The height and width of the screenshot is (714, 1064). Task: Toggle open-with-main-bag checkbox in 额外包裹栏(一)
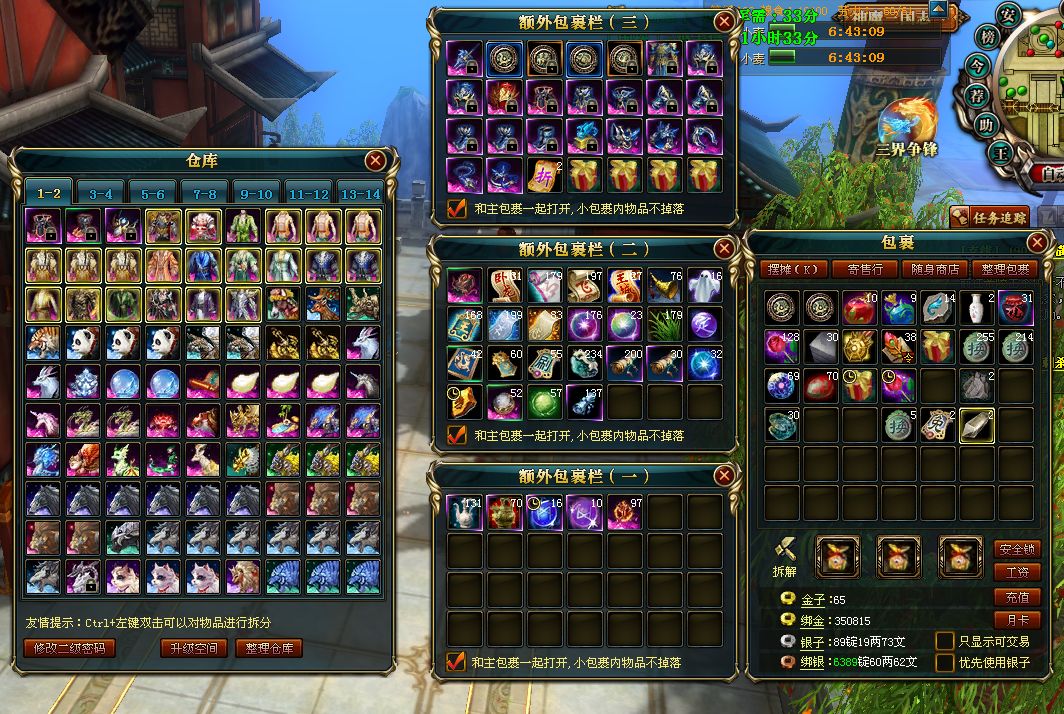(x=456, y=662)
